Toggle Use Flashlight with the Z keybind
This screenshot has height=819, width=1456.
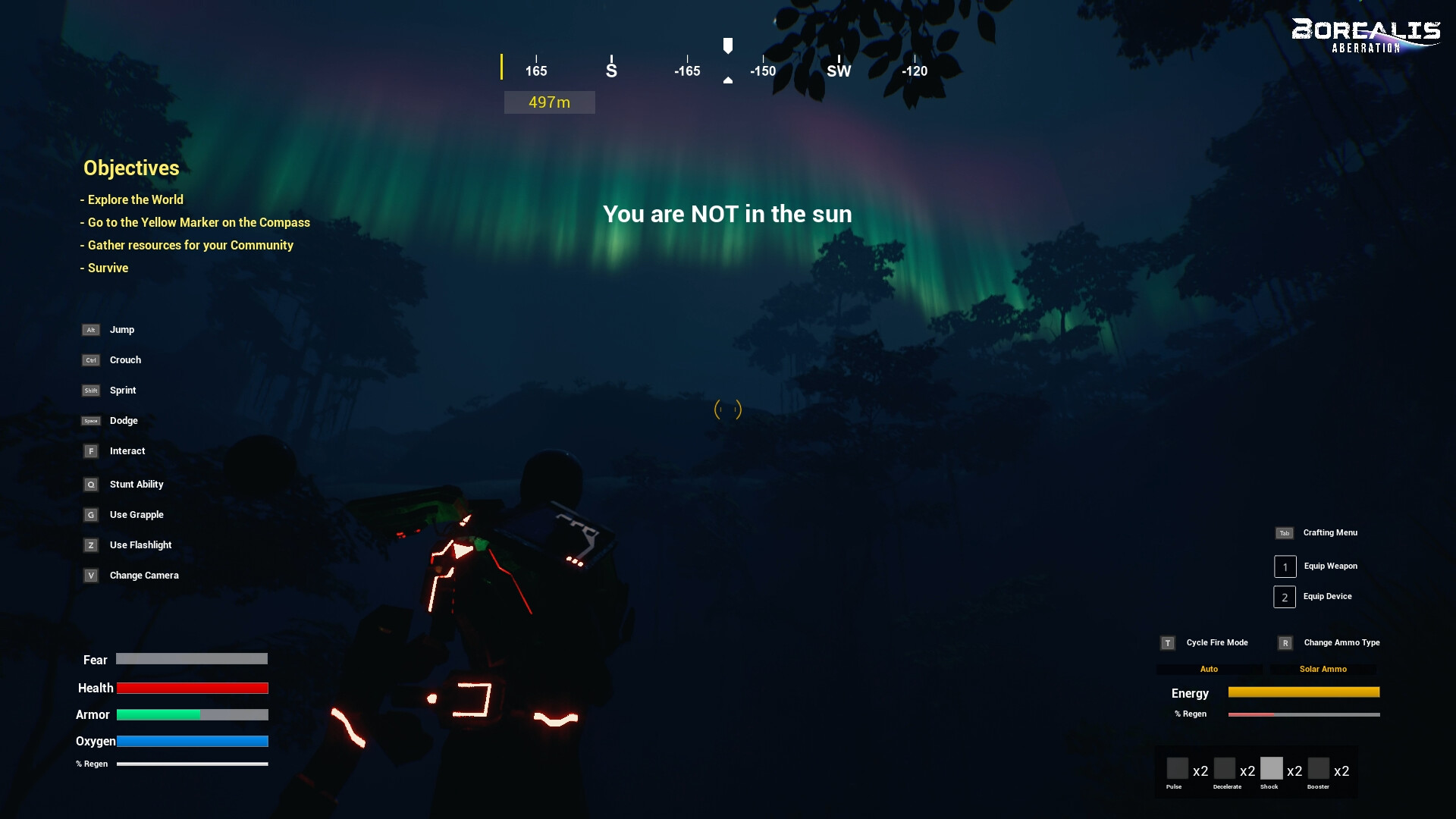click(91, 545)
